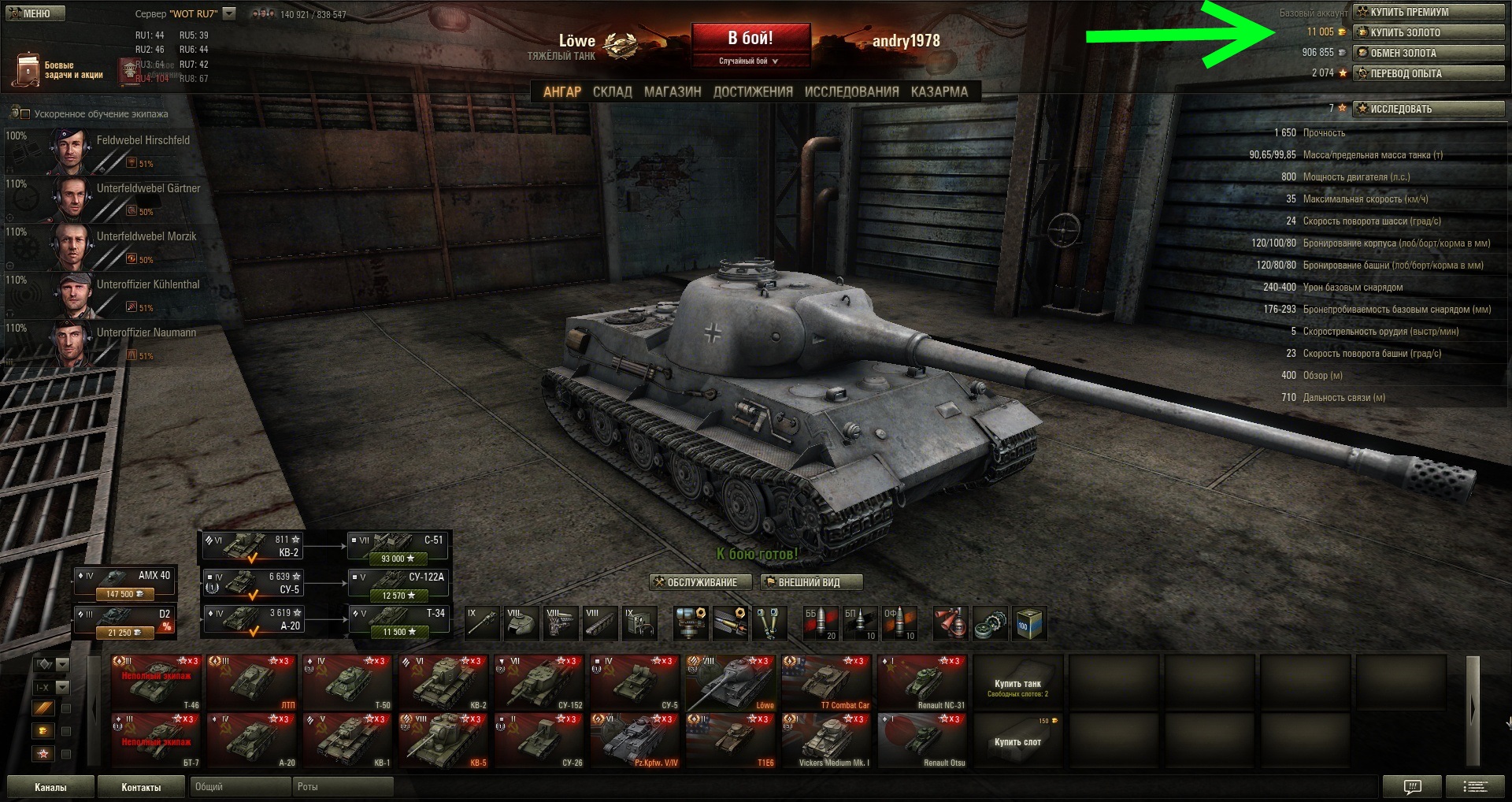Choose КУПИТЬ ЗОЛОТО button

(x=1428, y=32)
